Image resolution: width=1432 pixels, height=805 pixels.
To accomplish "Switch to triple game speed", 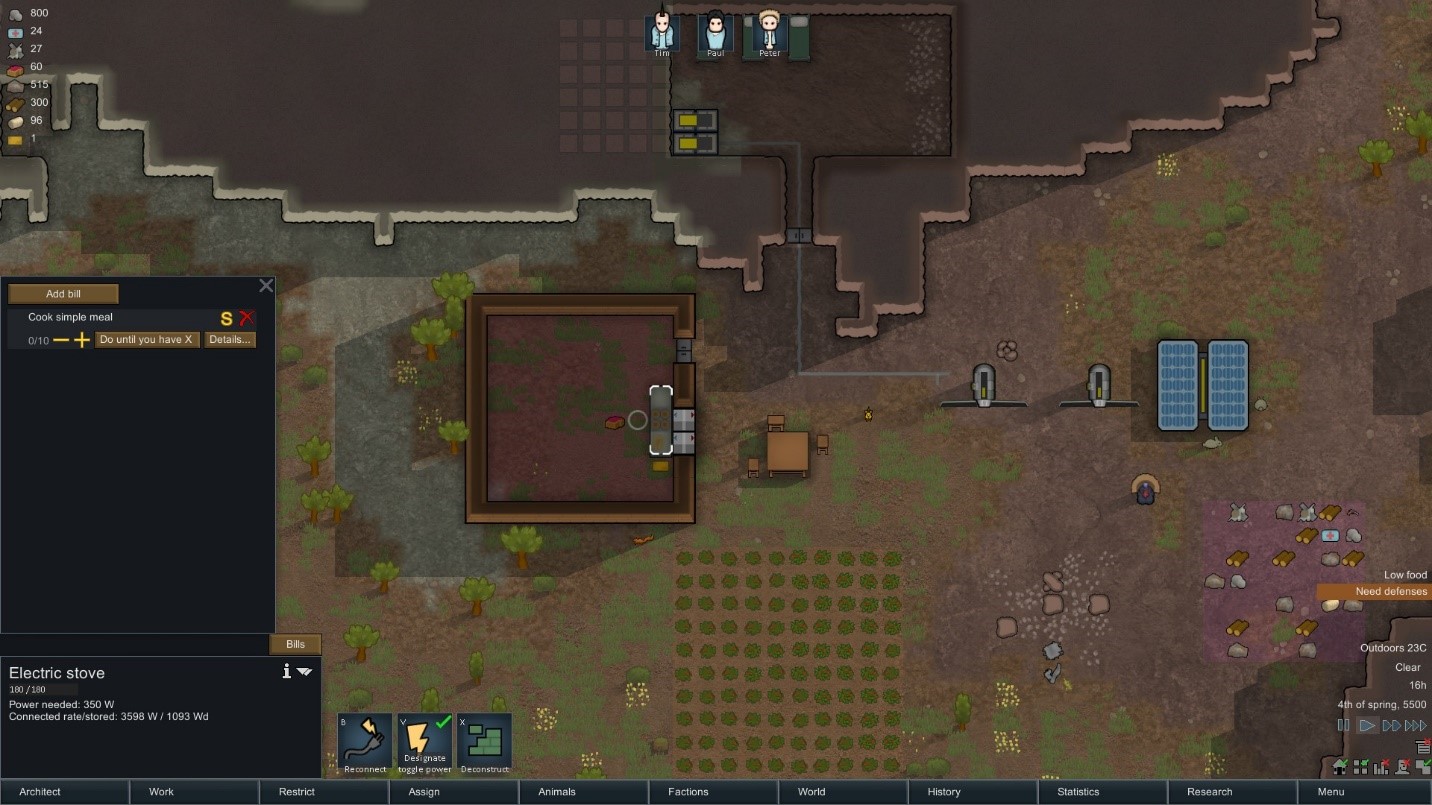I will pyautogui.click(x=1415, y=725).
